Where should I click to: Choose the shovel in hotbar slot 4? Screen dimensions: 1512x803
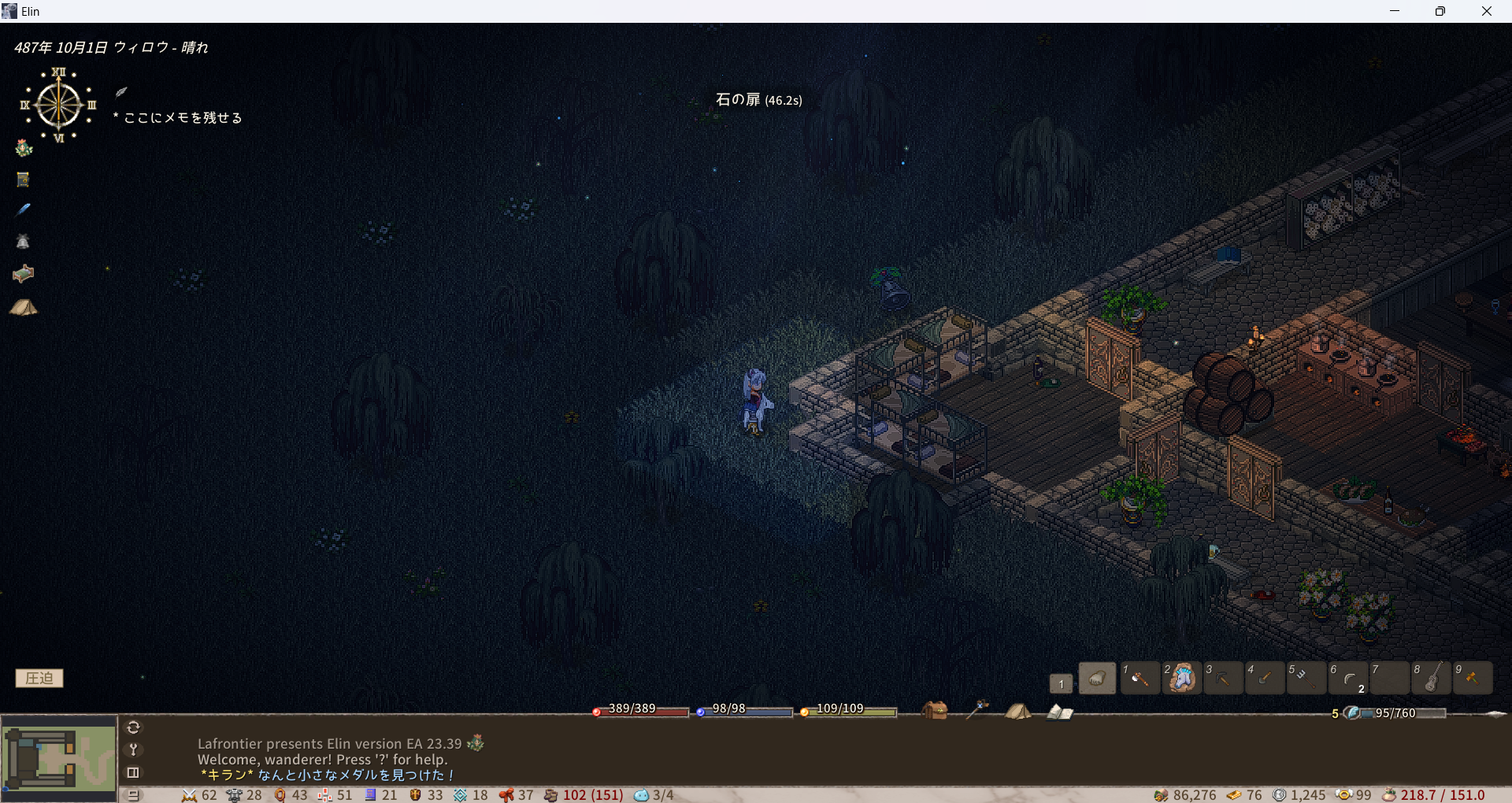pos(1265,678)
